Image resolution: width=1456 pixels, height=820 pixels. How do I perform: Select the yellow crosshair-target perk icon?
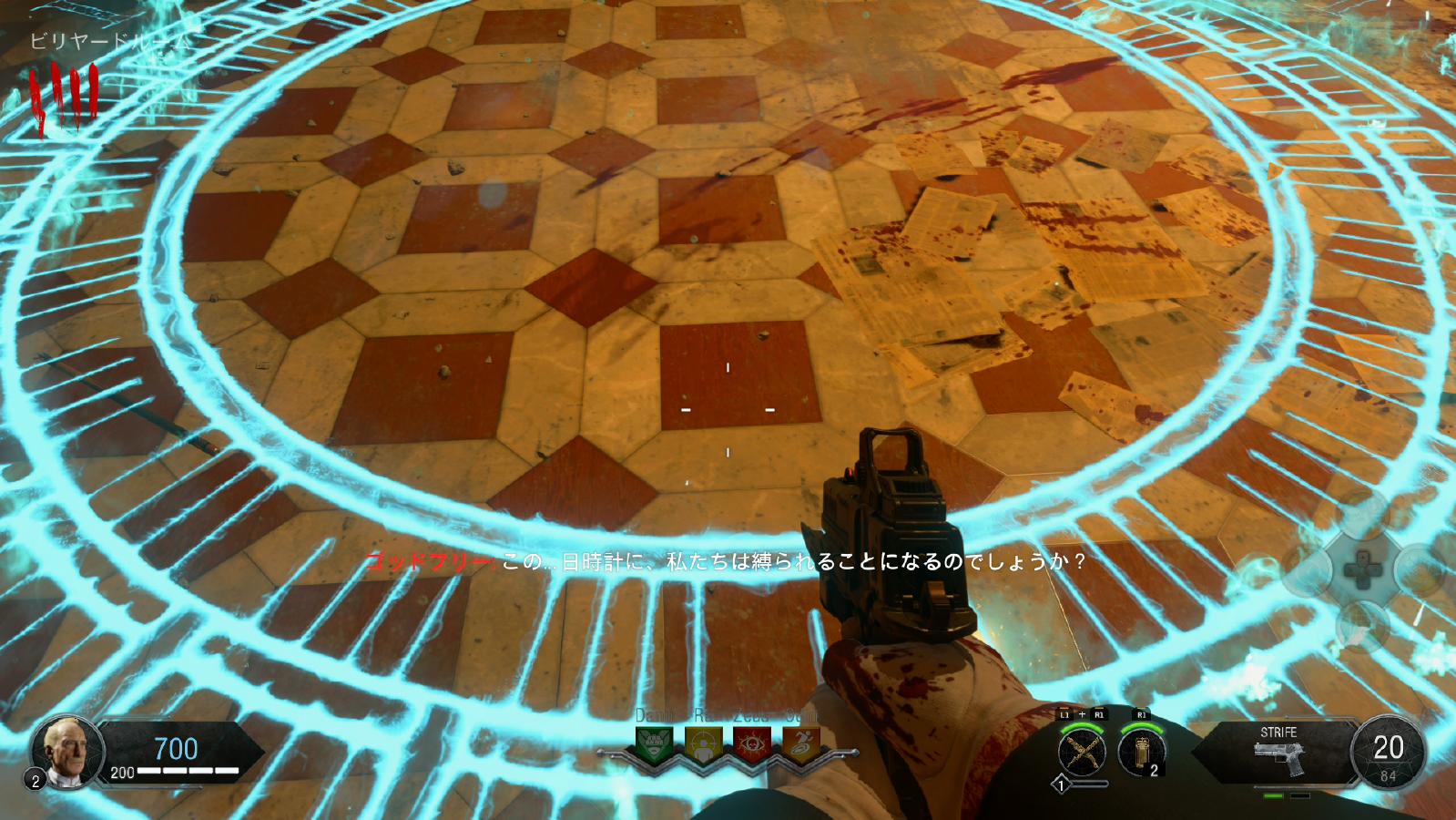(x=703, y=745)
